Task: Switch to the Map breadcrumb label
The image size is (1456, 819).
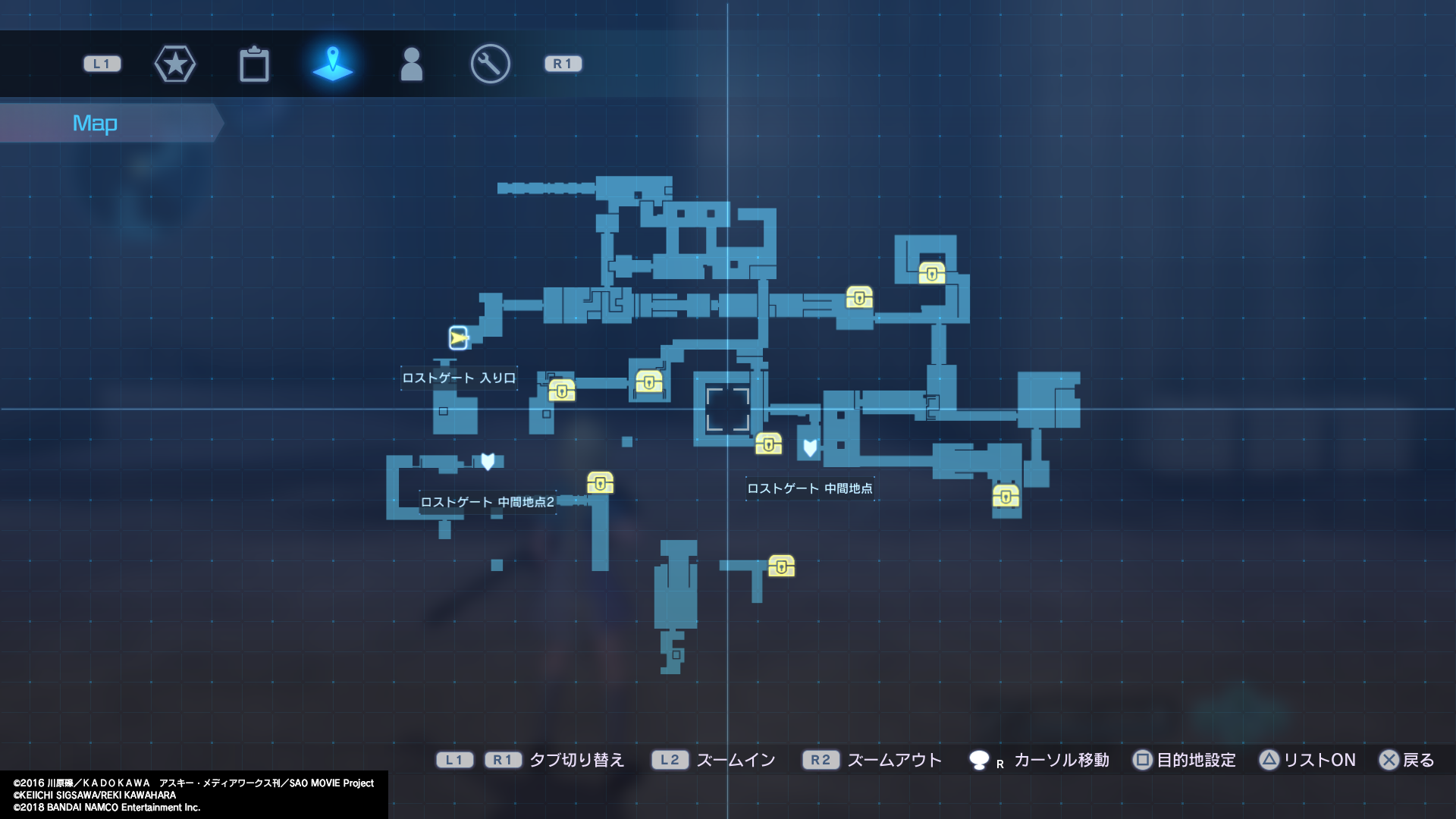Action: pyautogui.click(x=95, y=122)
